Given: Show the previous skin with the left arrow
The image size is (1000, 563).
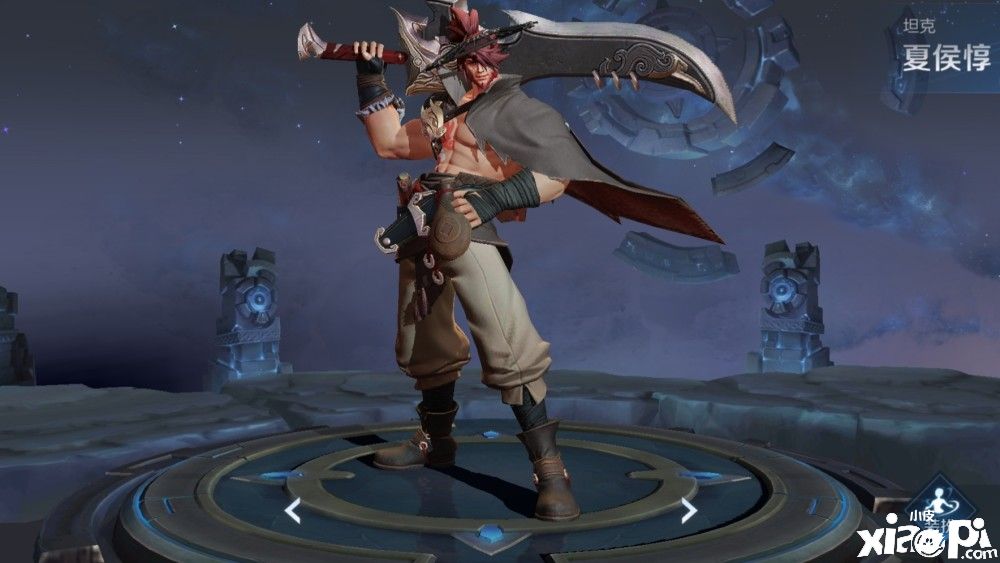Looking at the screenshot, I should coord(293,511).
